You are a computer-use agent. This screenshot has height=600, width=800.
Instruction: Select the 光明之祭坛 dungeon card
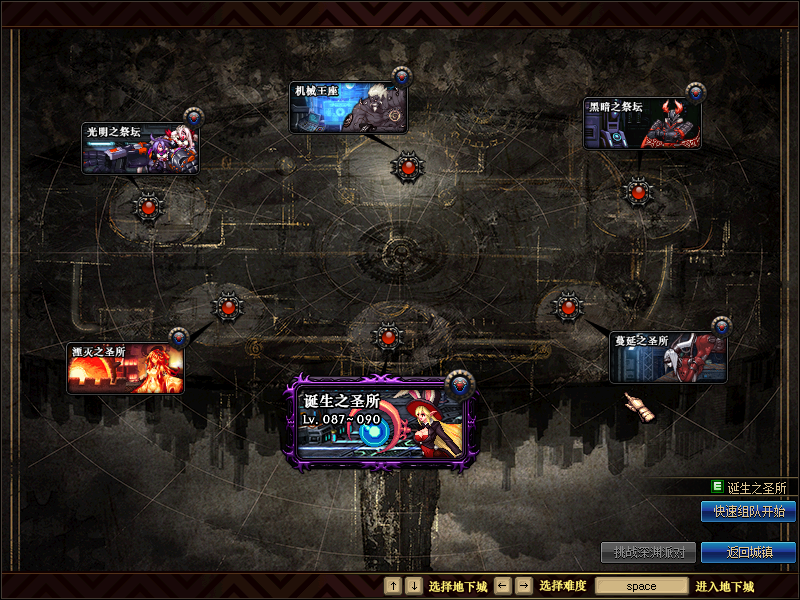pyautogui.click(x=139, y=148)
